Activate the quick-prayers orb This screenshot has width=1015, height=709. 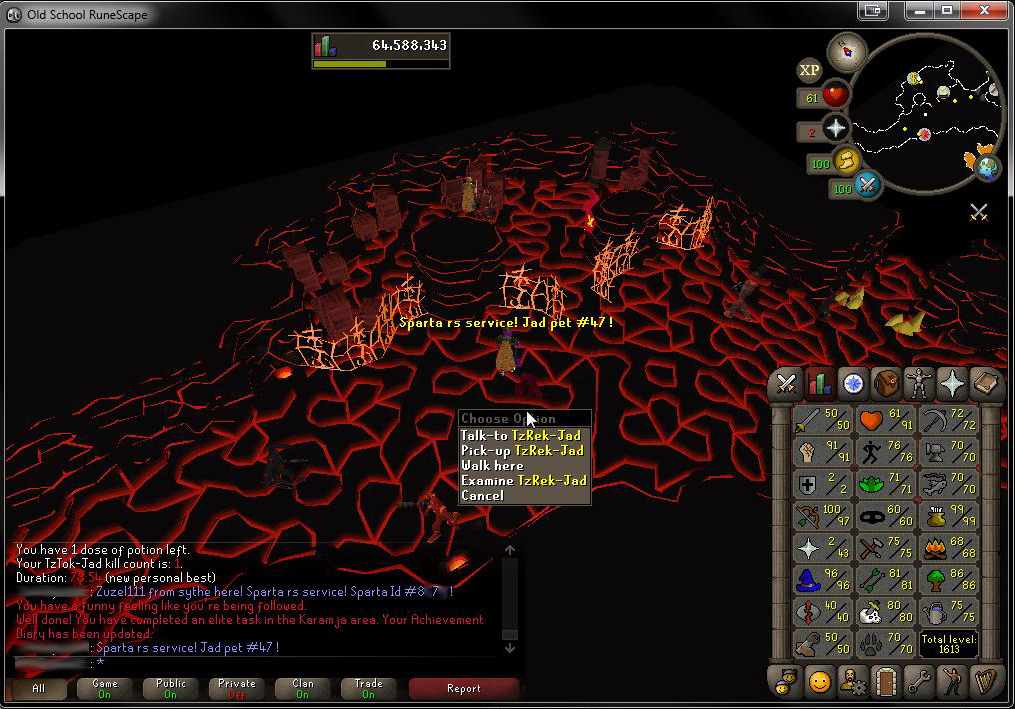(x=834, y=128)
